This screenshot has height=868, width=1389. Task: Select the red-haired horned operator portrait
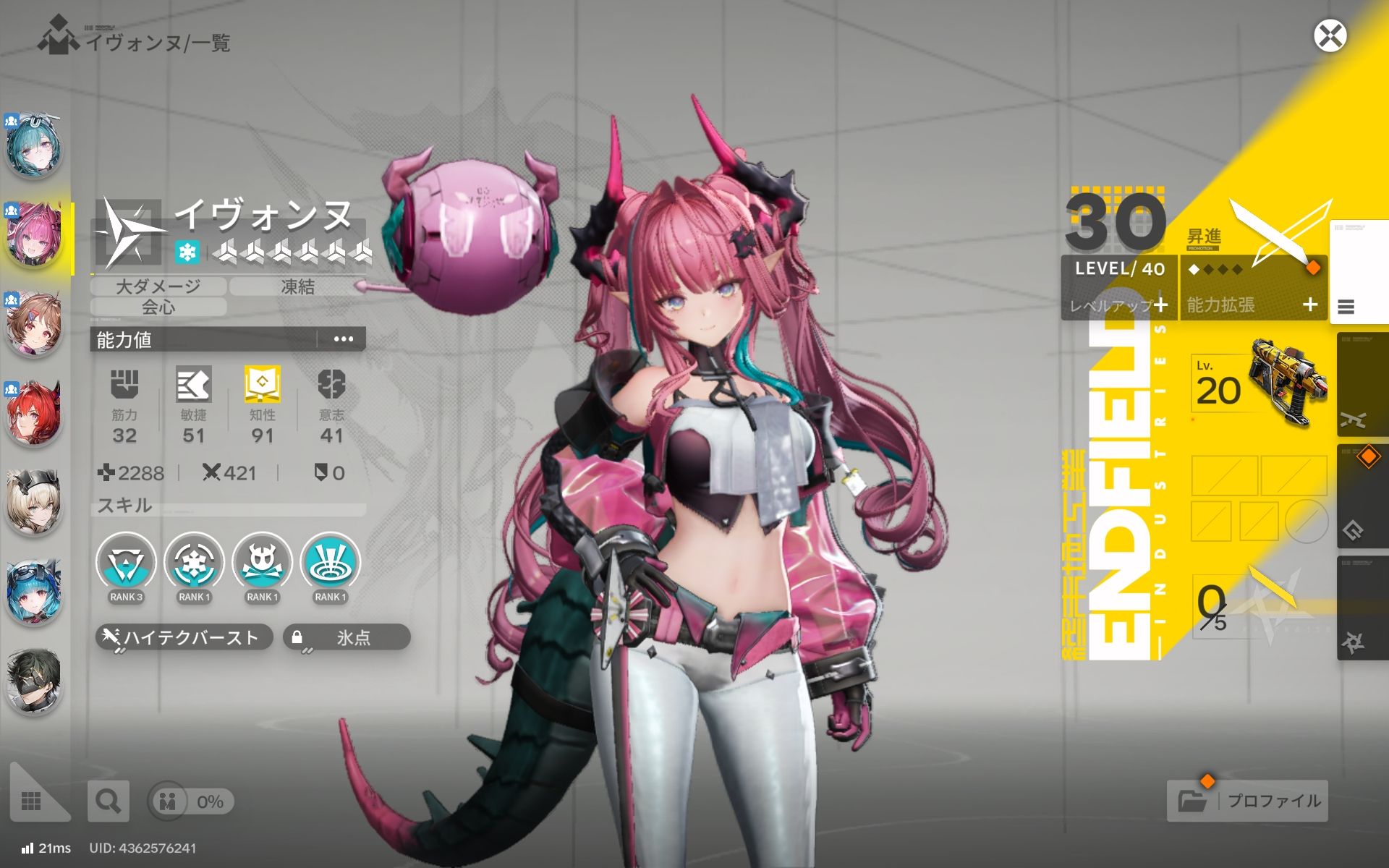point(34,414)
